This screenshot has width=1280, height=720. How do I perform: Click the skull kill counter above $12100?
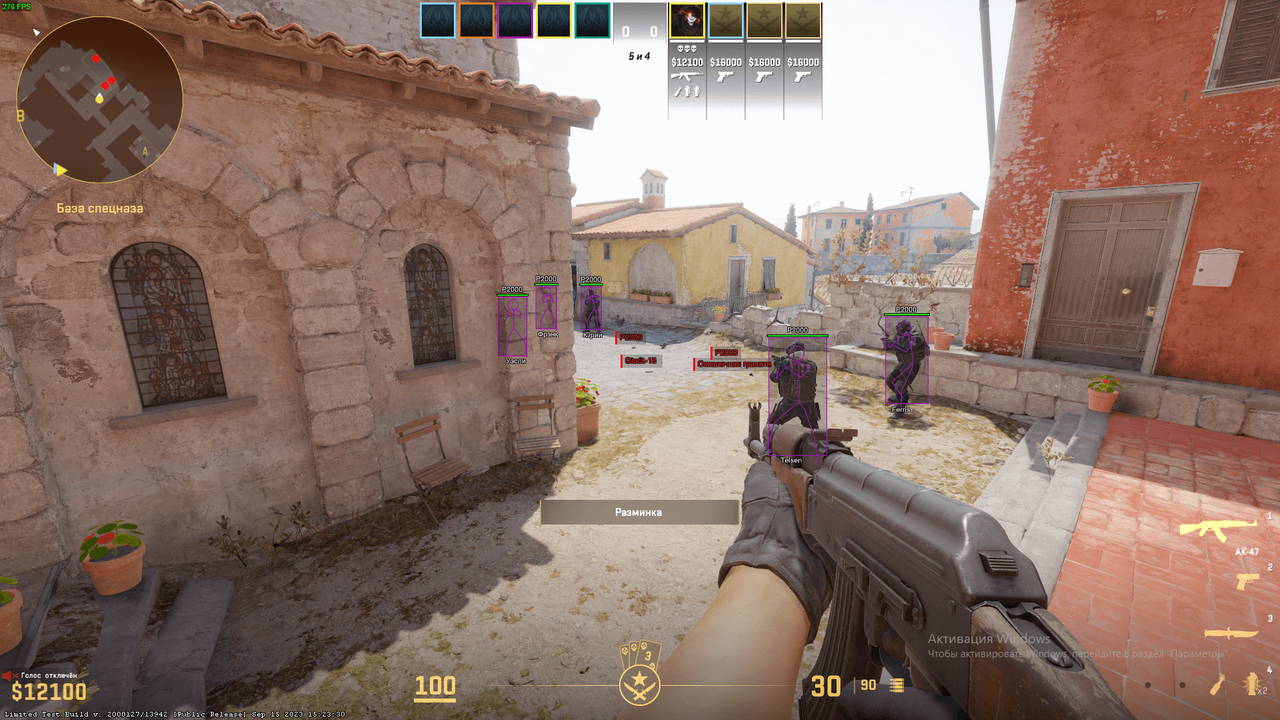point(687,48)
